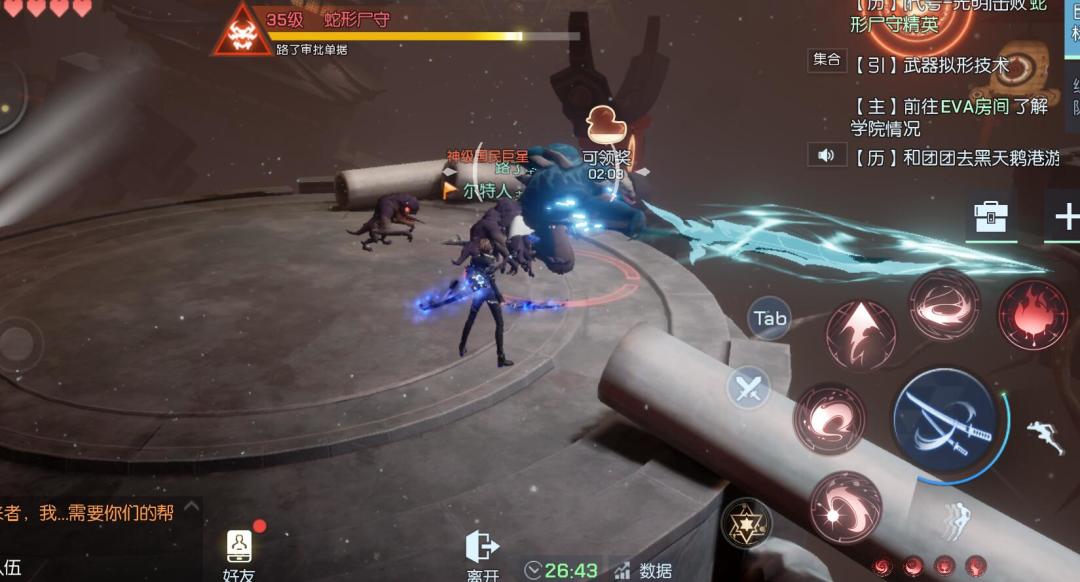1080x582 pixels.
Task: Use the upward arrow strike skill
Action: (x=860, y=334)
